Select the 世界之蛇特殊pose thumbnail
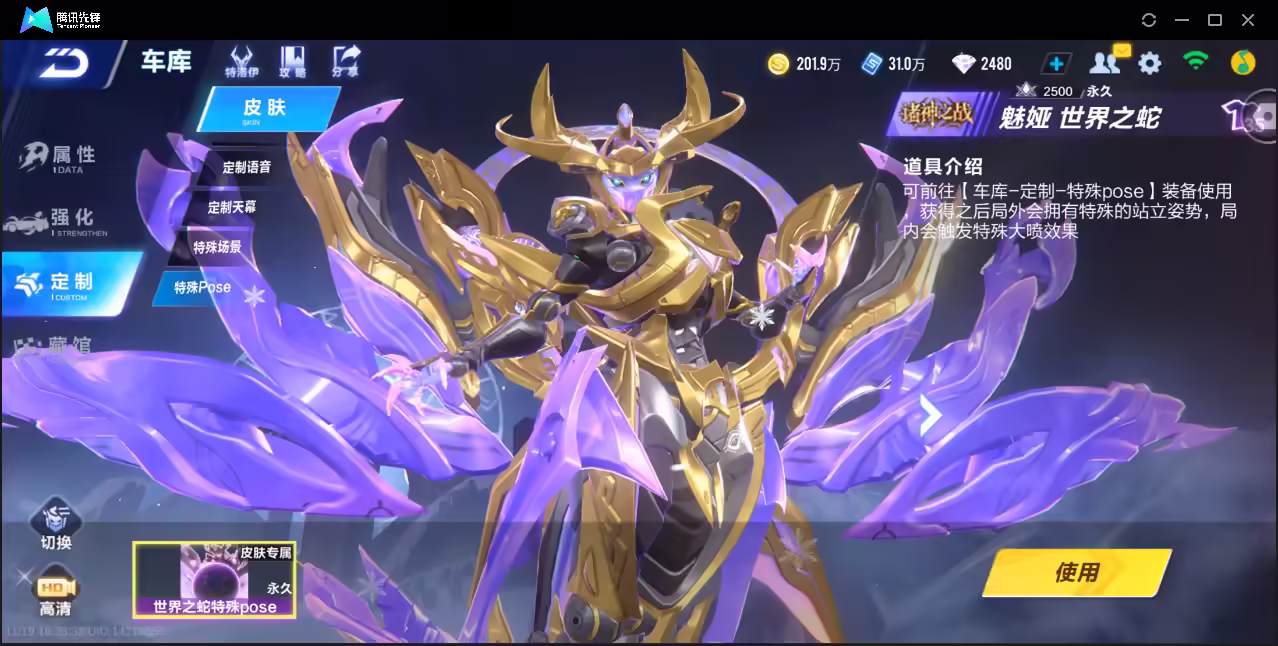The image size is (1278, 646). click(214, 580)
